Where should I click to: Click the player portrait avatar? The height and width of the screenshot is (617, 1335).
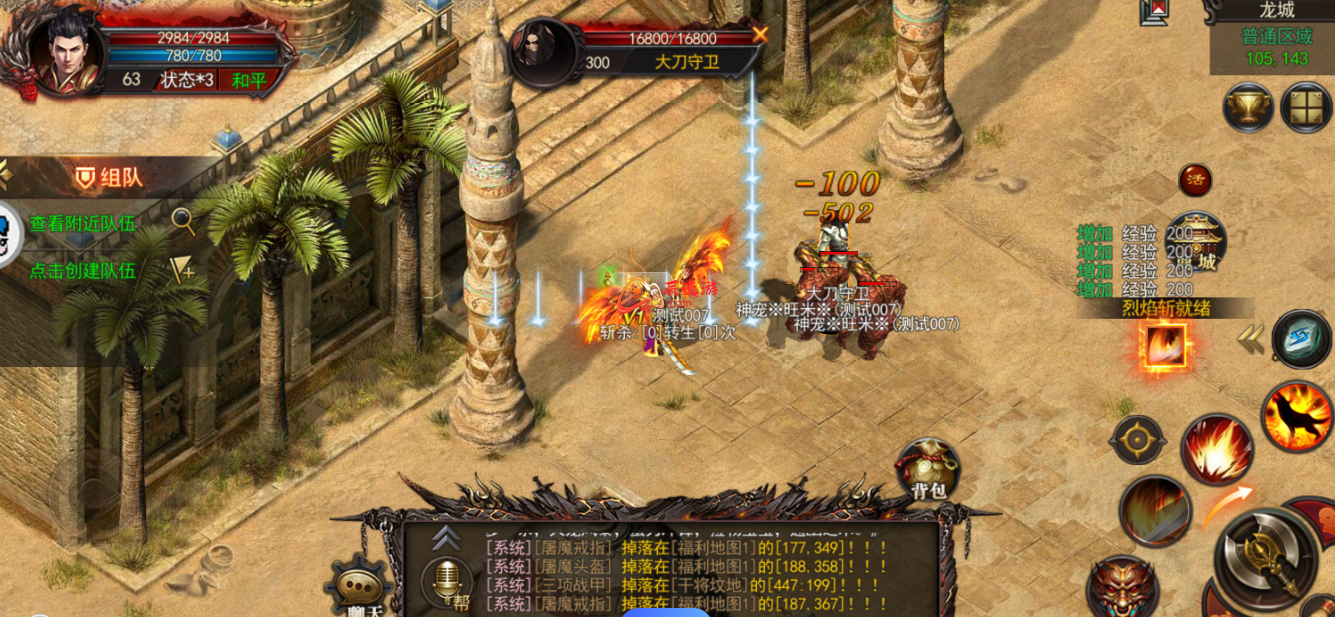pyautogui.click(x=63, y=48)
